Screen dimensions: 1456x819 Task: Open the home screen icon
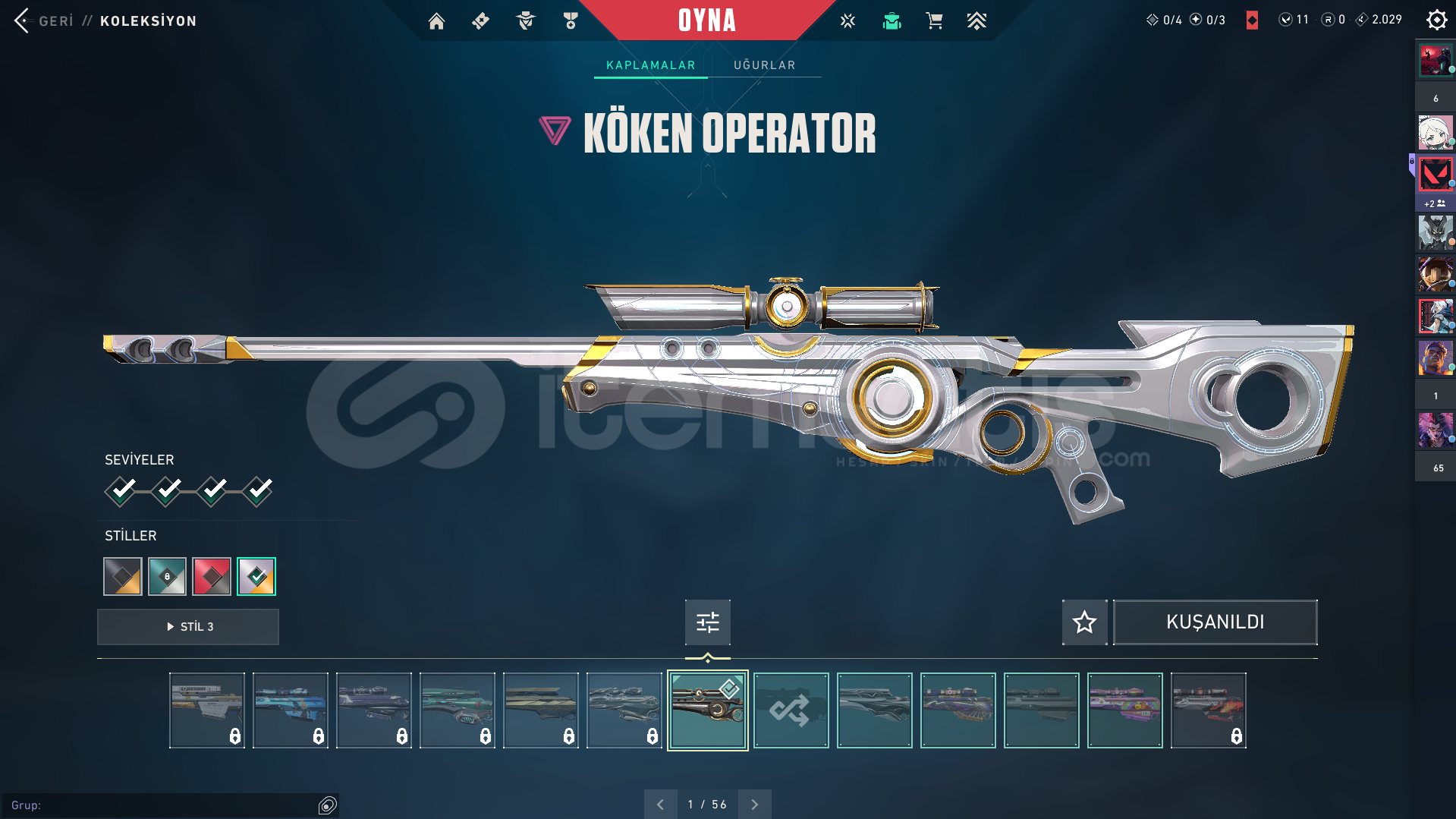pos(436,21)
